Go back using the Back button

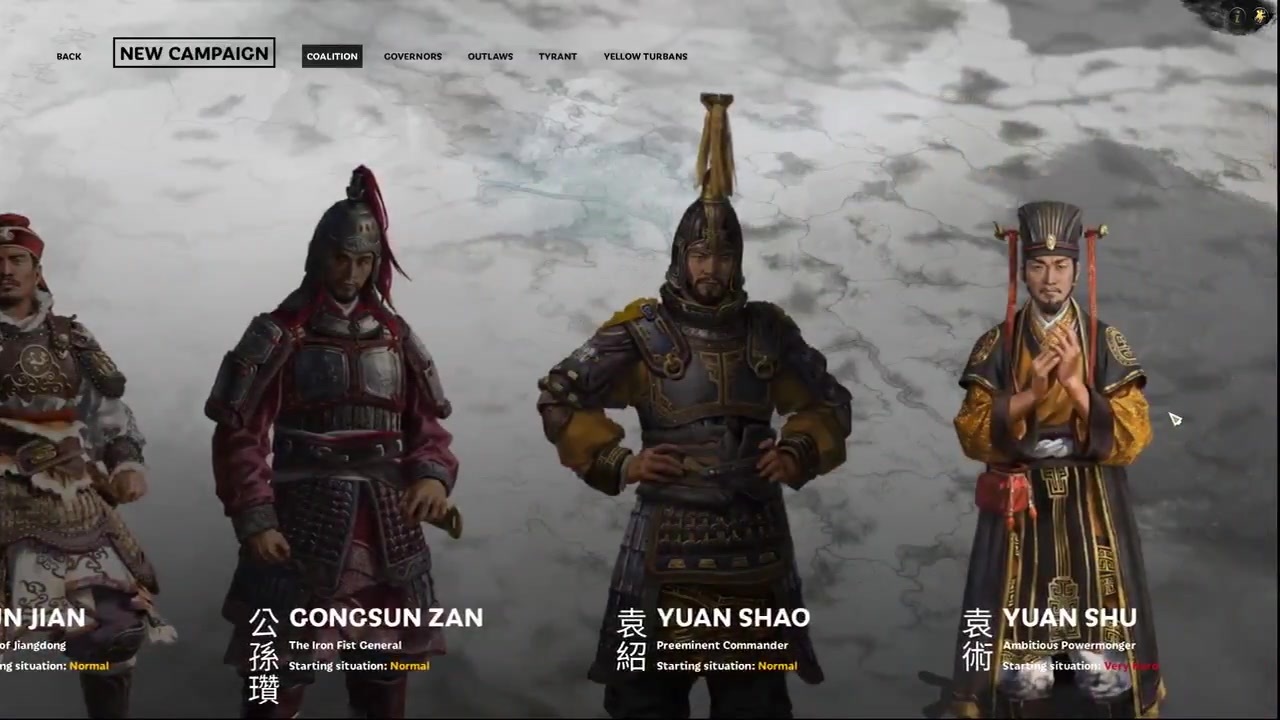[69, 56]
